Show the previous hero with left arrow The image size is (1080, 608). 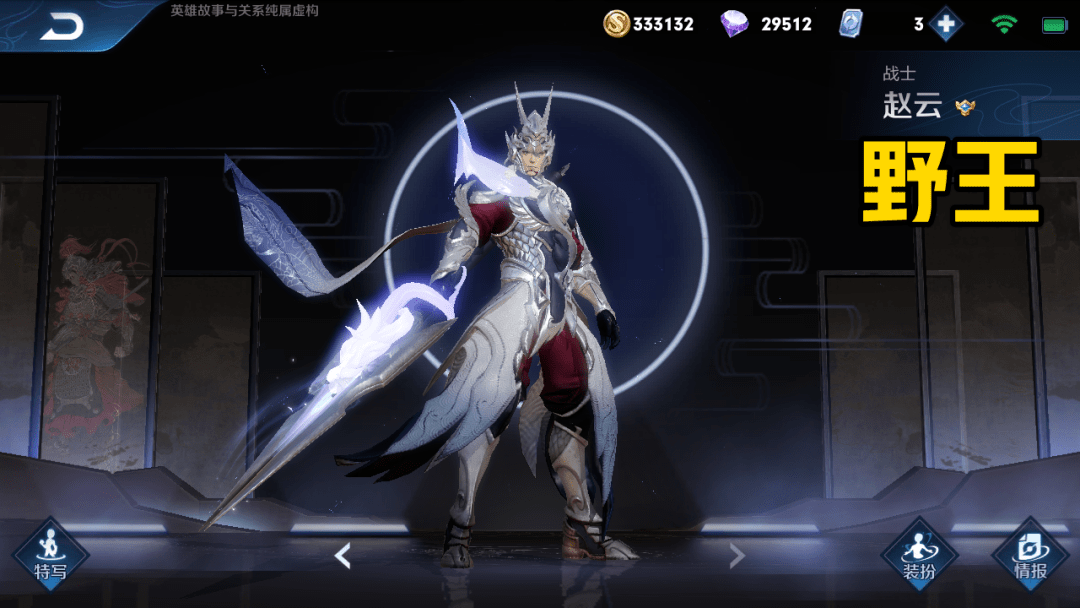pos(343,556)
